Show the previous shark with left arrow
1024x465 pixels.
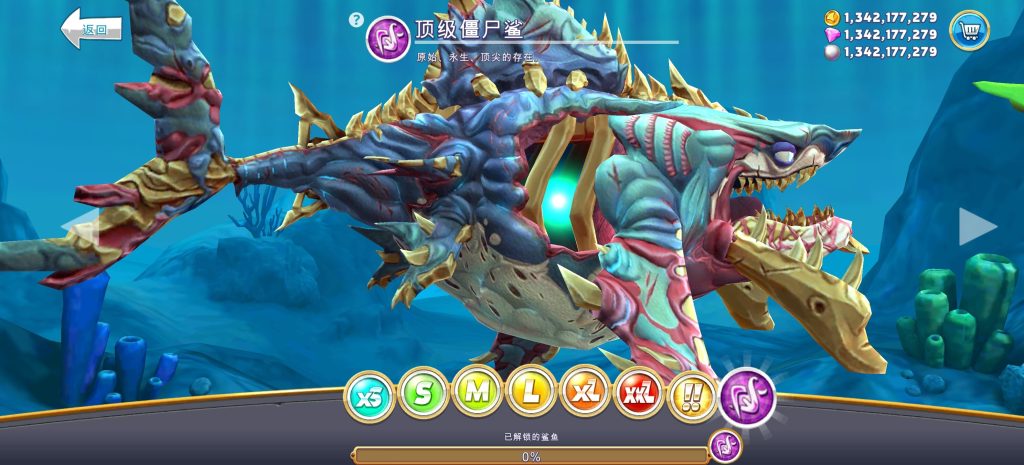coord(81,226)
